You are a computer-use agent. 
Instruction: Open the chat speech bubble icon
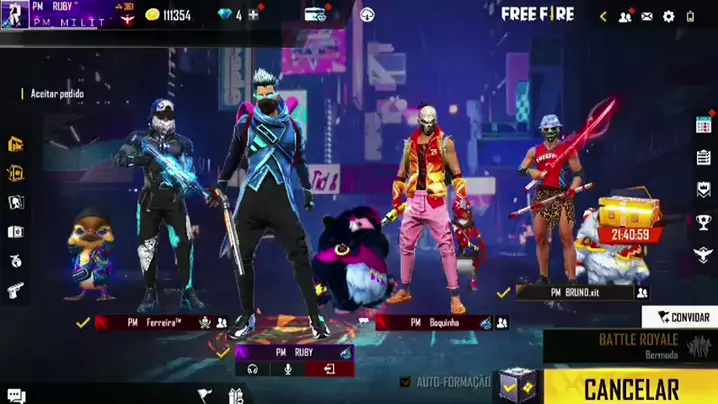15,396
